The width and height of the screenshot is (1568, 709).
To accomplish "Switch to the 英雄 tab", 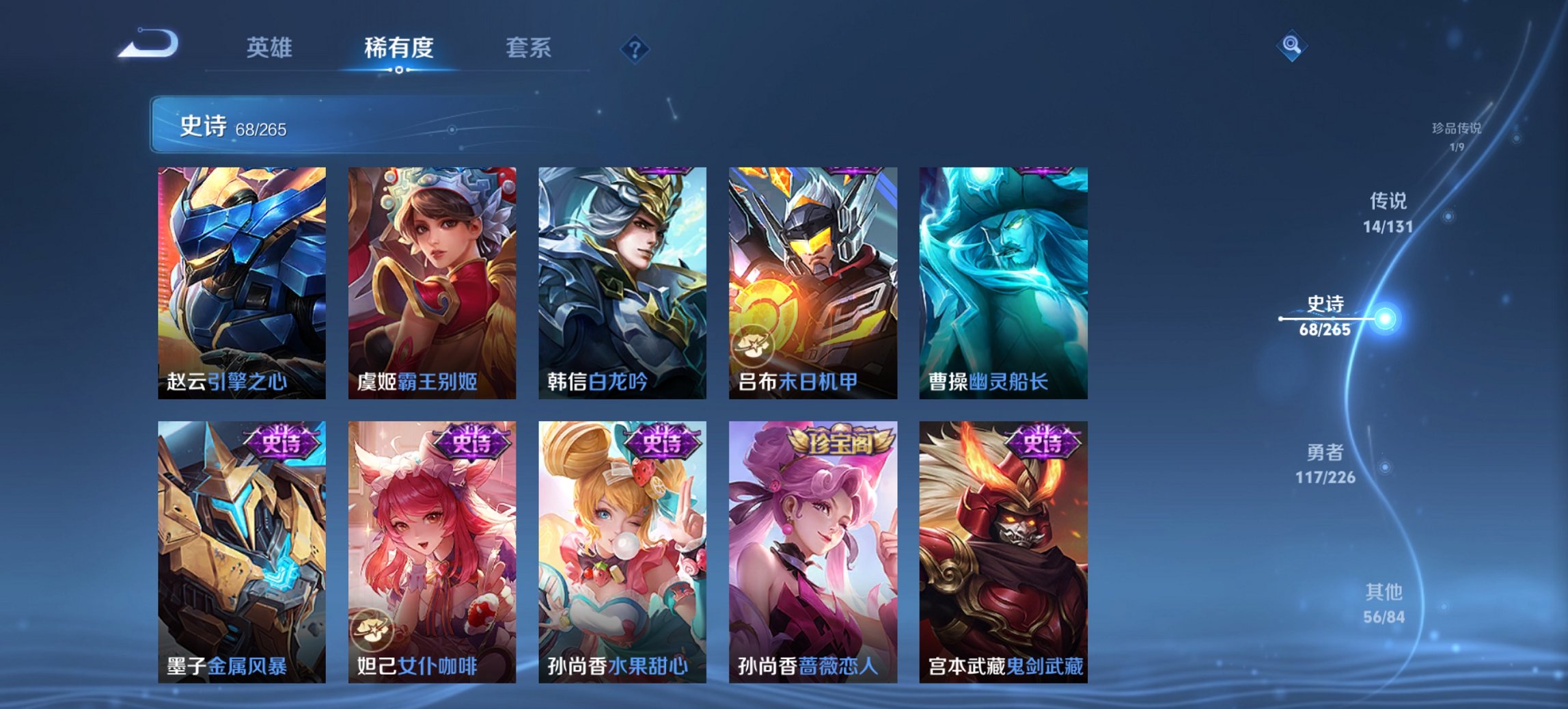I will click(x=270, y=49).
